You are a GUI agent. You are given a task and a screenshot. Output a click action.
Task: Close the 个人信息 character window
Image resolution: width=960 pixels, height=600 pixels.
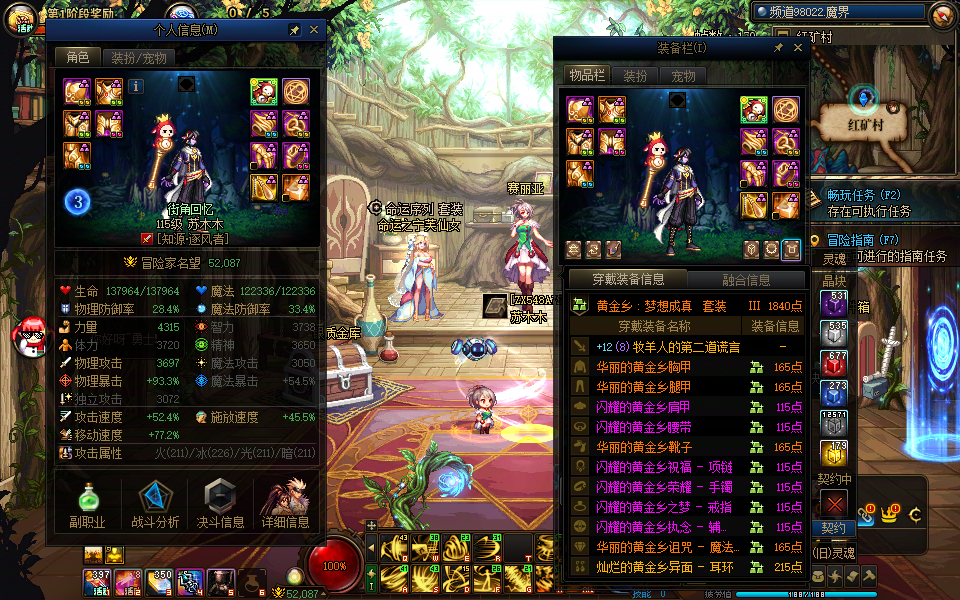coord(314,30)
